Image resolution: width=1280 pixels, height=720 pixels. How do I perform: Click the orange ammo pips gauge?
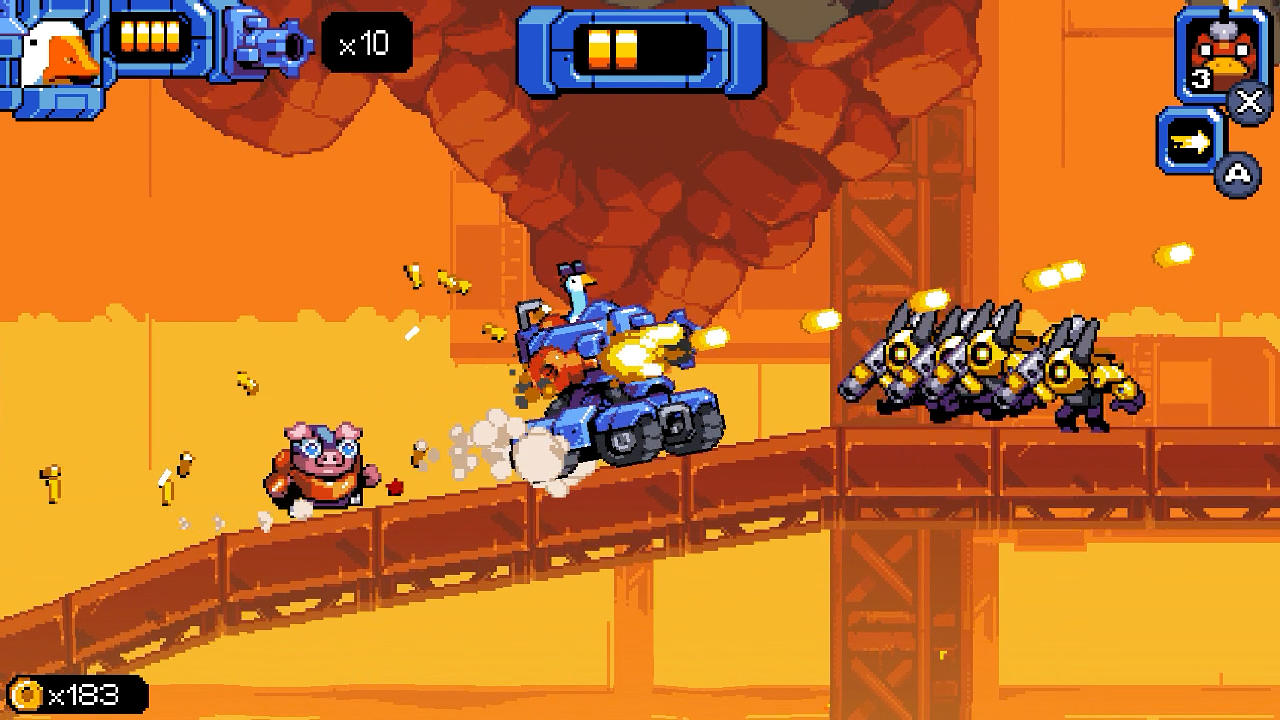pos(150,35)
